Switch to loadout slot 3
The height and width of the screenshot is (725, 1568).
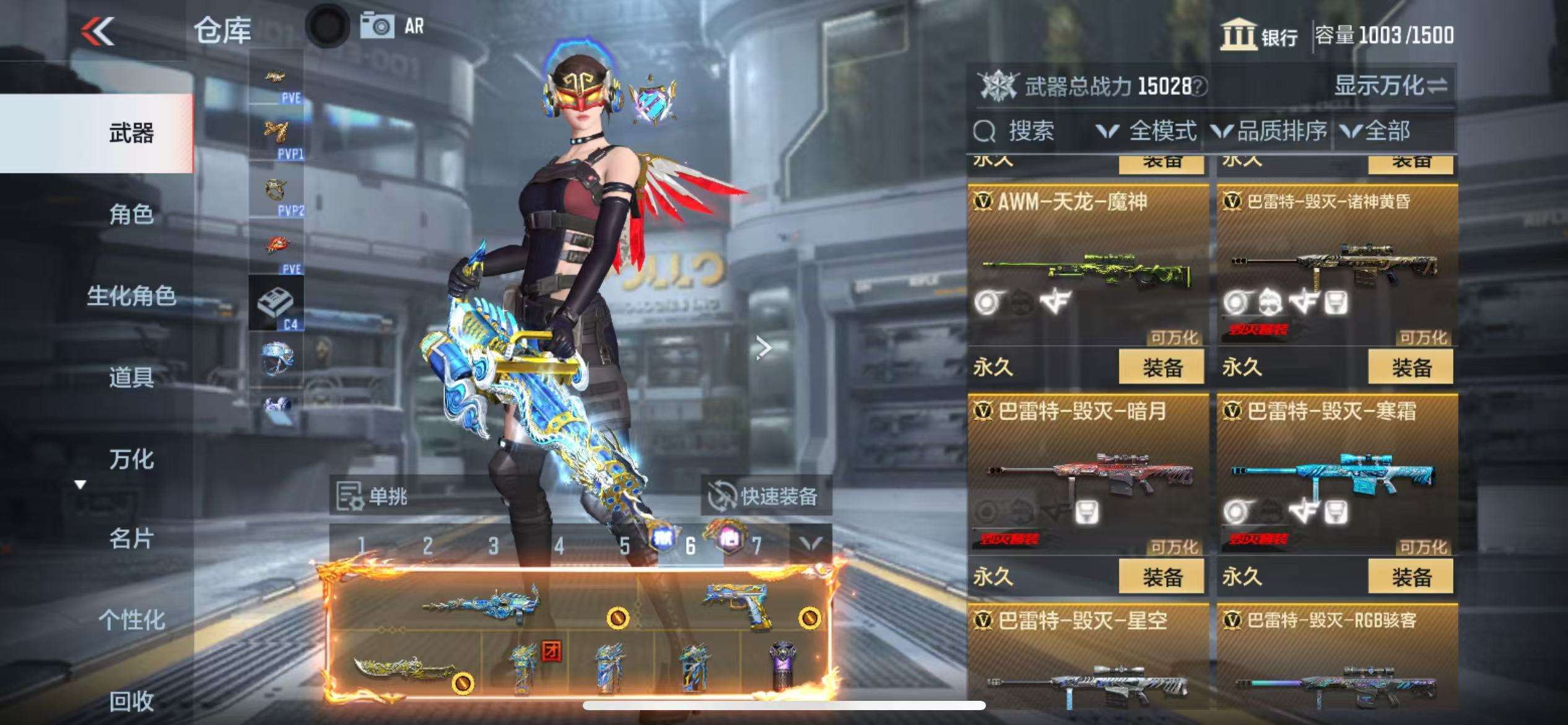493,546
